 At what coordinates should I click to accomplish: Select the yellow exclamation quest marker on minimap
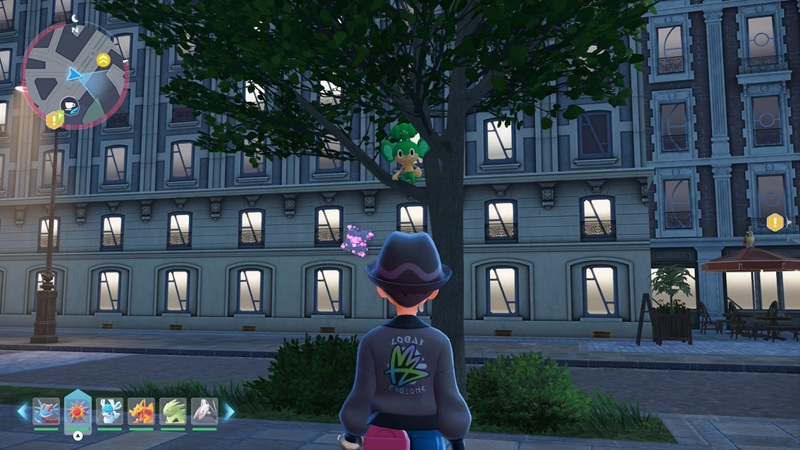tap(55, 120)
